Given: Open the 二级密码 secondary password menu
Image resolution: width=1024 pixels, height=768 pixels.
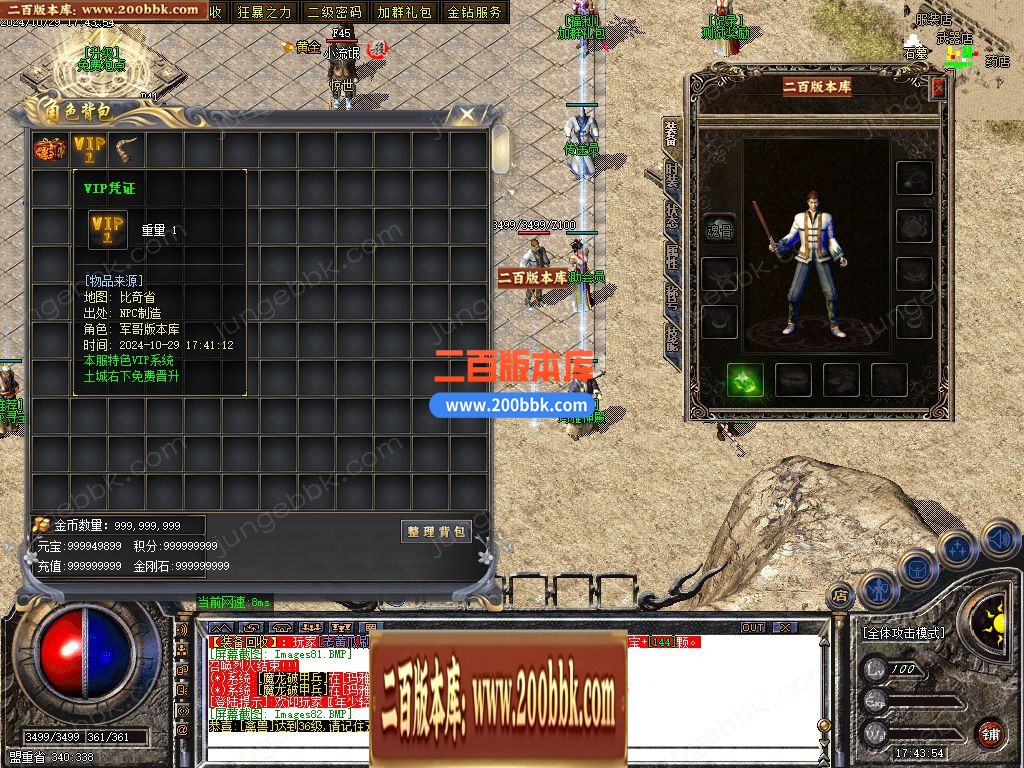Looking at the screenshot, I should [x=334, y=12].
